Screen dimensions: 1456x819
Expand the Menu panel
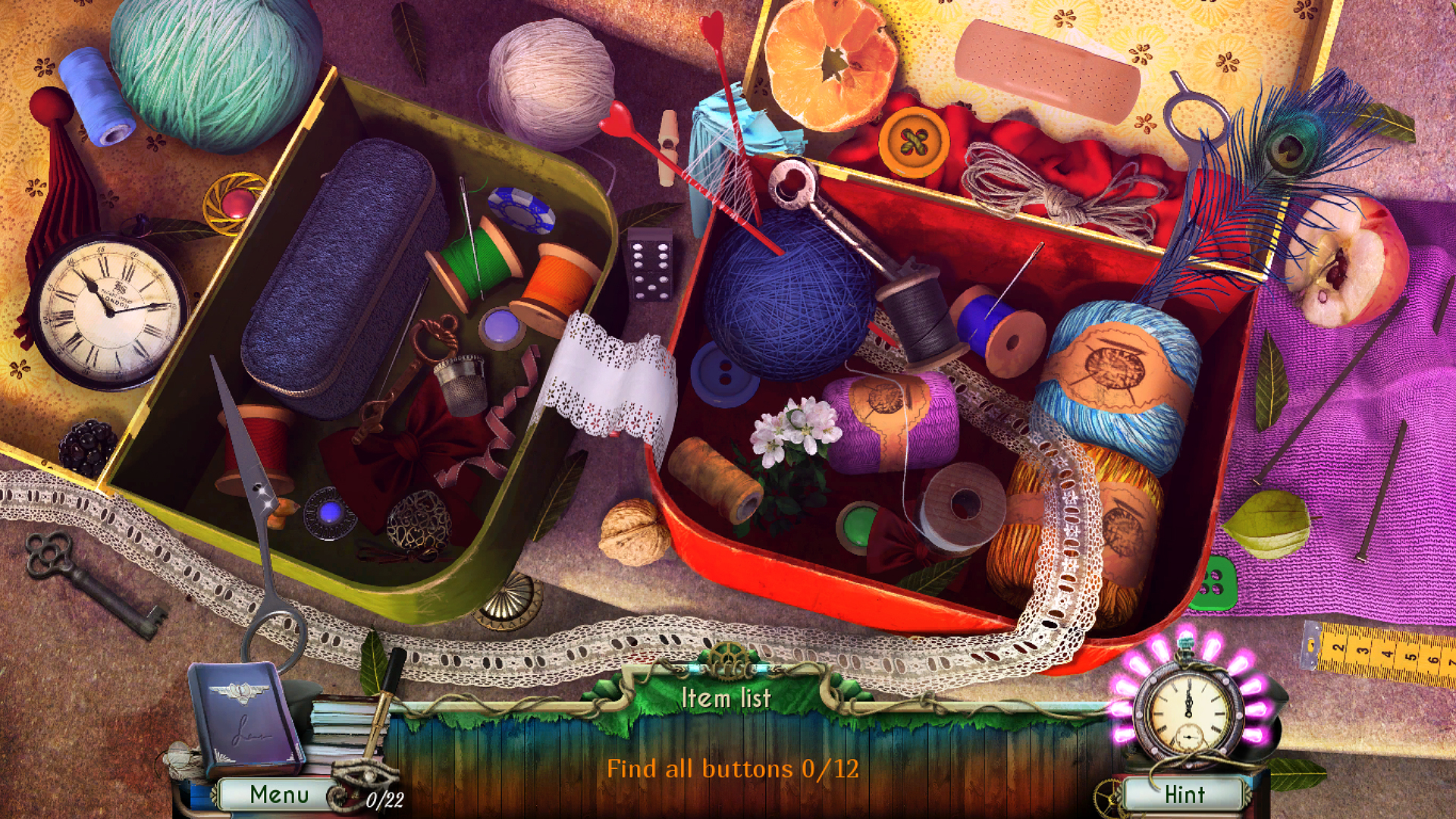(x=281, y=794)
